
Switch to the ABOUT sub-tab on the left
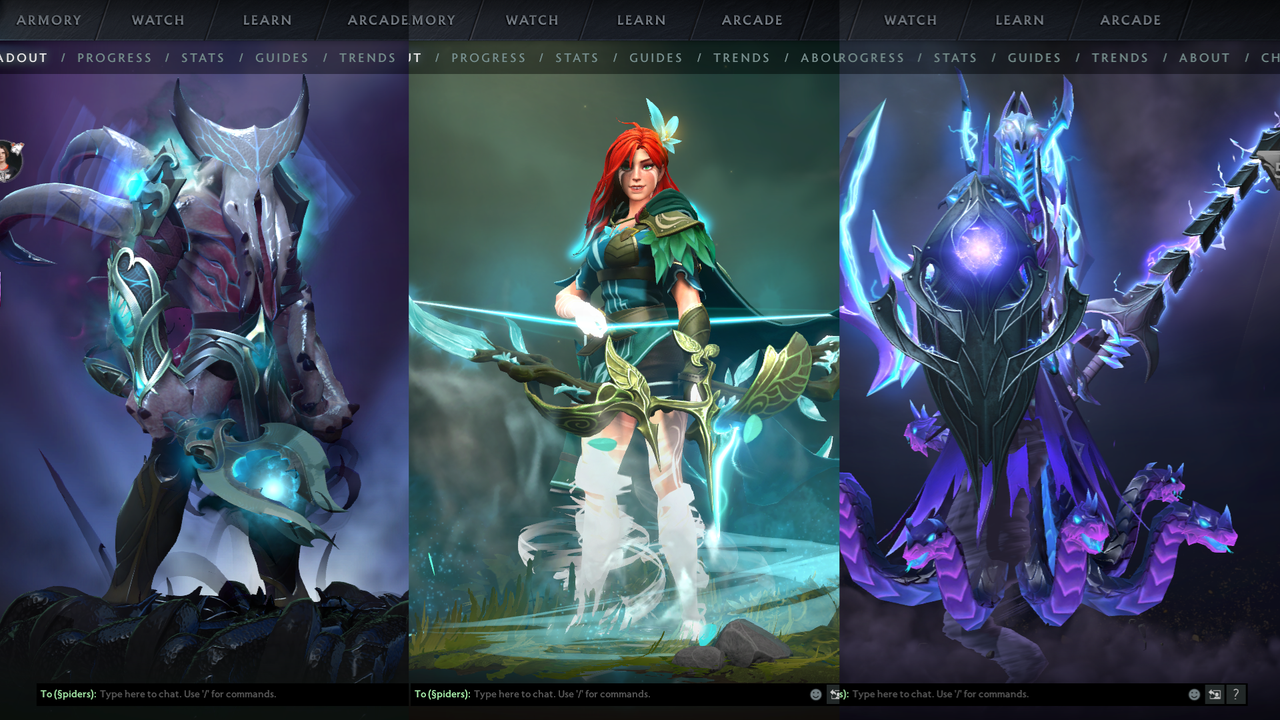(x=22, y=58)
